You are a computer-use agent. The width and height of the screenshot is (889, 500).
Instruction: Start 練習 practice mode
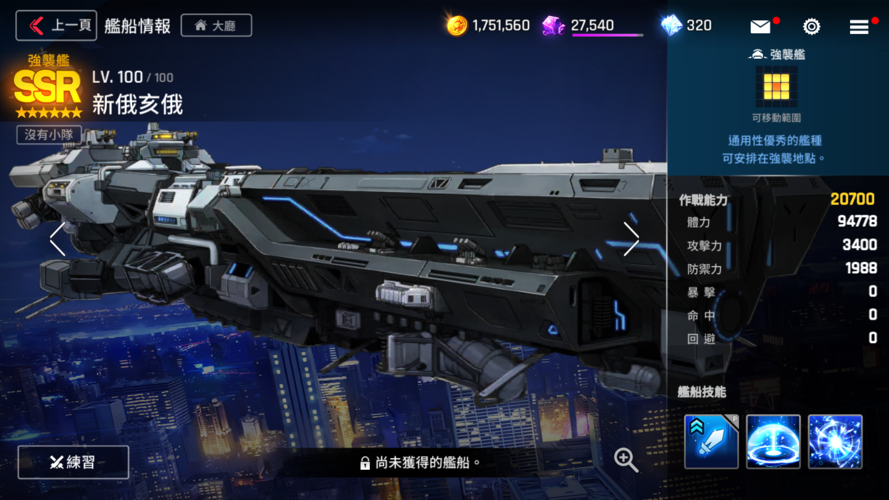tap(73, 462)
